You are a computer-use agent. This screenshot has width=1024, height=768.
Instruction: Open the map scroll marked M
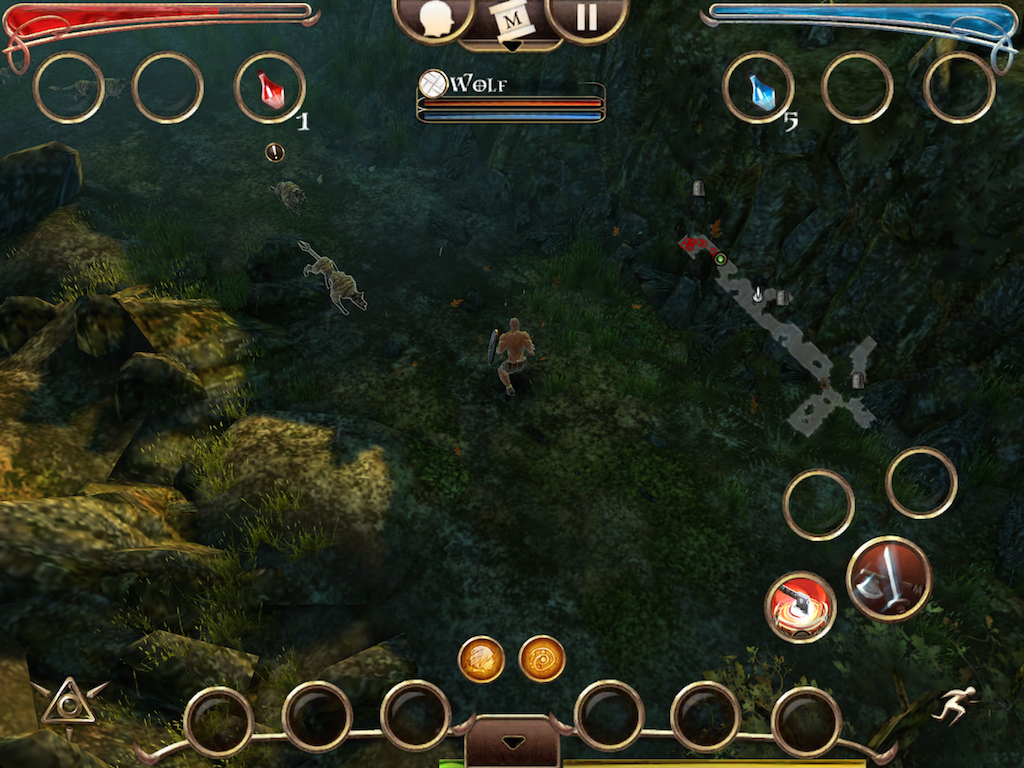[512, 21]
